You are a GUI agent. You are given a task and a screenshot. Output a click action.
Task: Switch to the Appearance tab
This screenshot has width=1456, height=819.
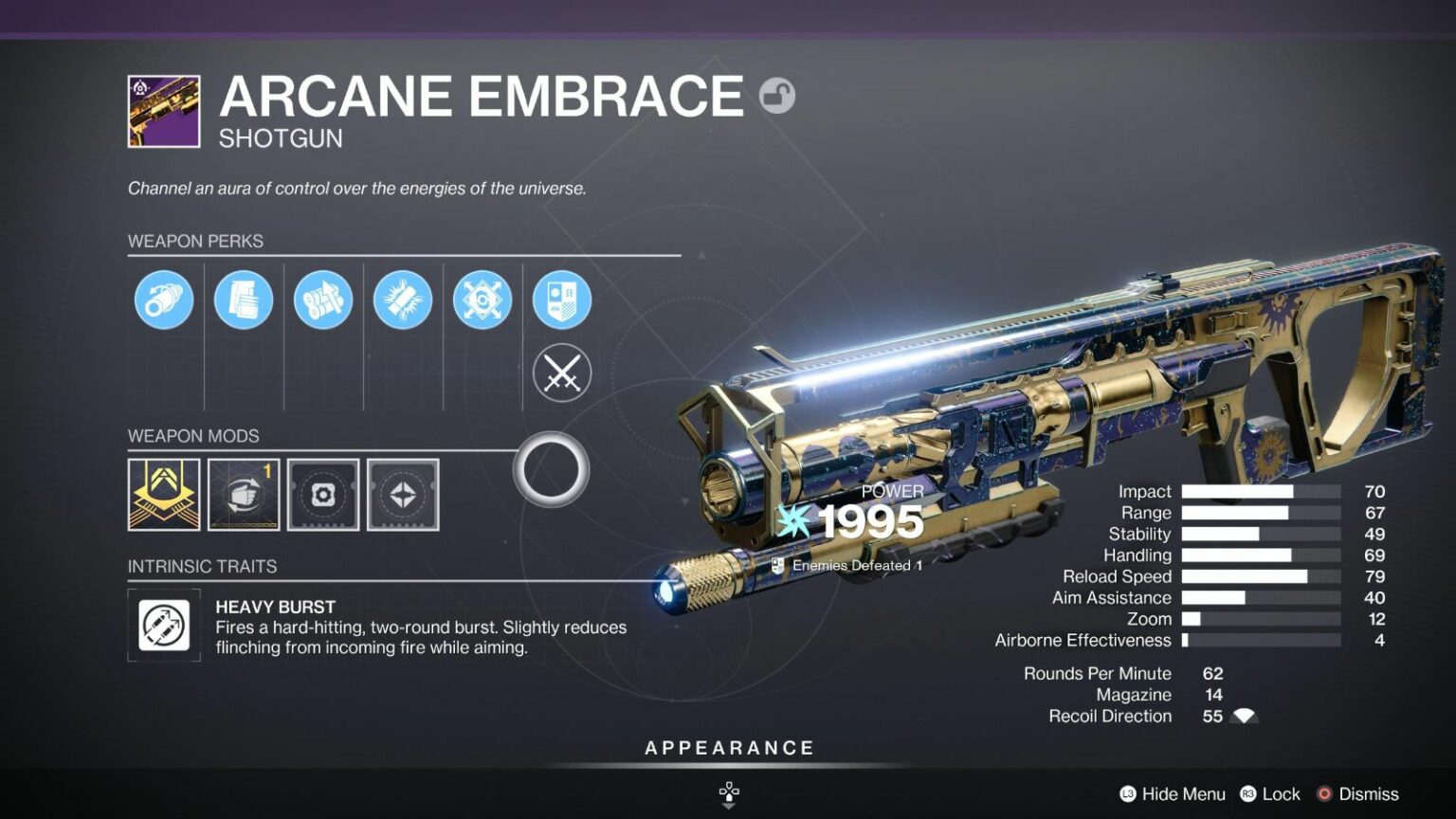pyautogui.click(x=728, y=747)
